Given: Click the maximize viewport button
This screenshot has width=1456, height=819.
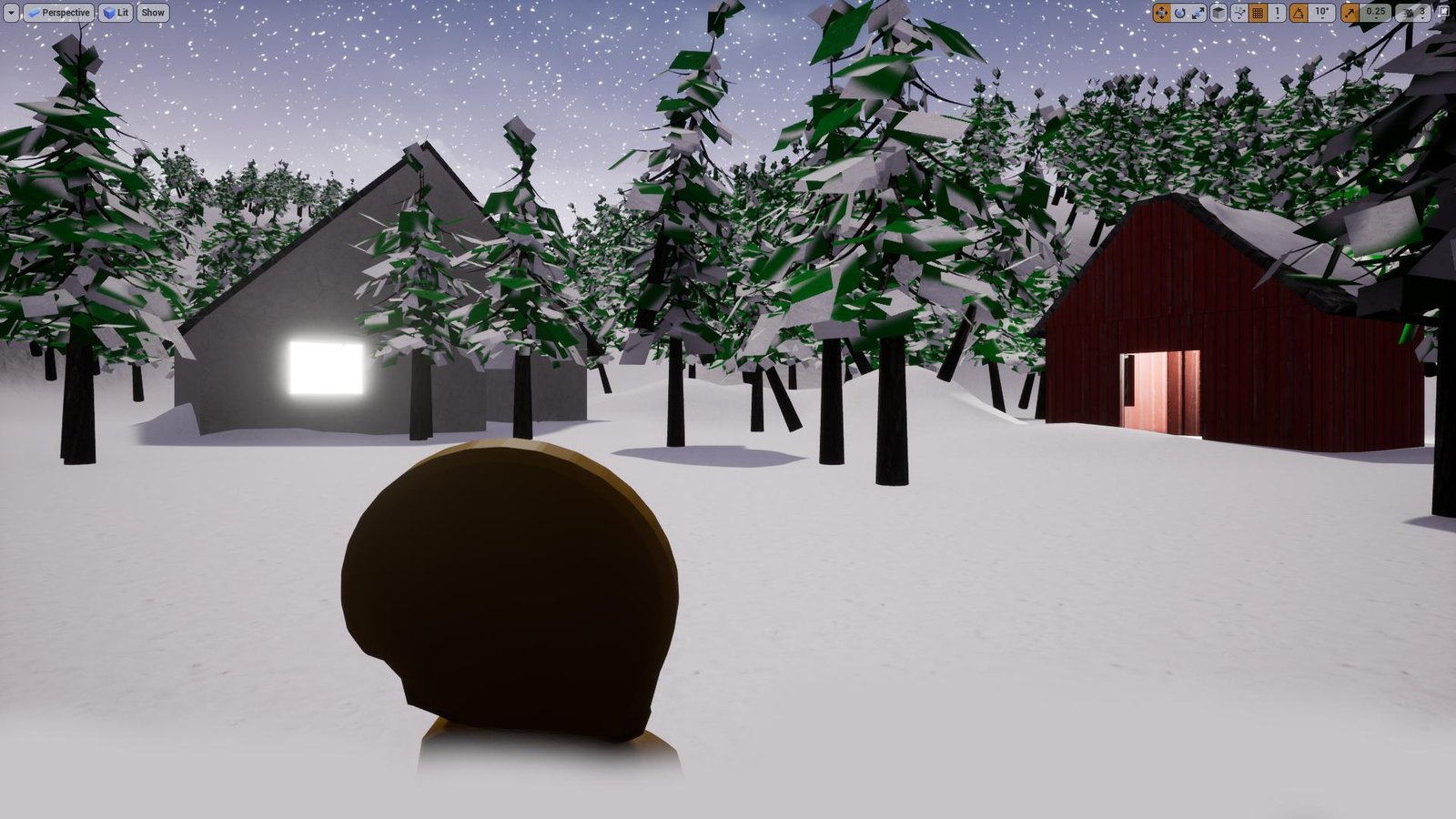Looking at the screenshot, I should 1444,12.
